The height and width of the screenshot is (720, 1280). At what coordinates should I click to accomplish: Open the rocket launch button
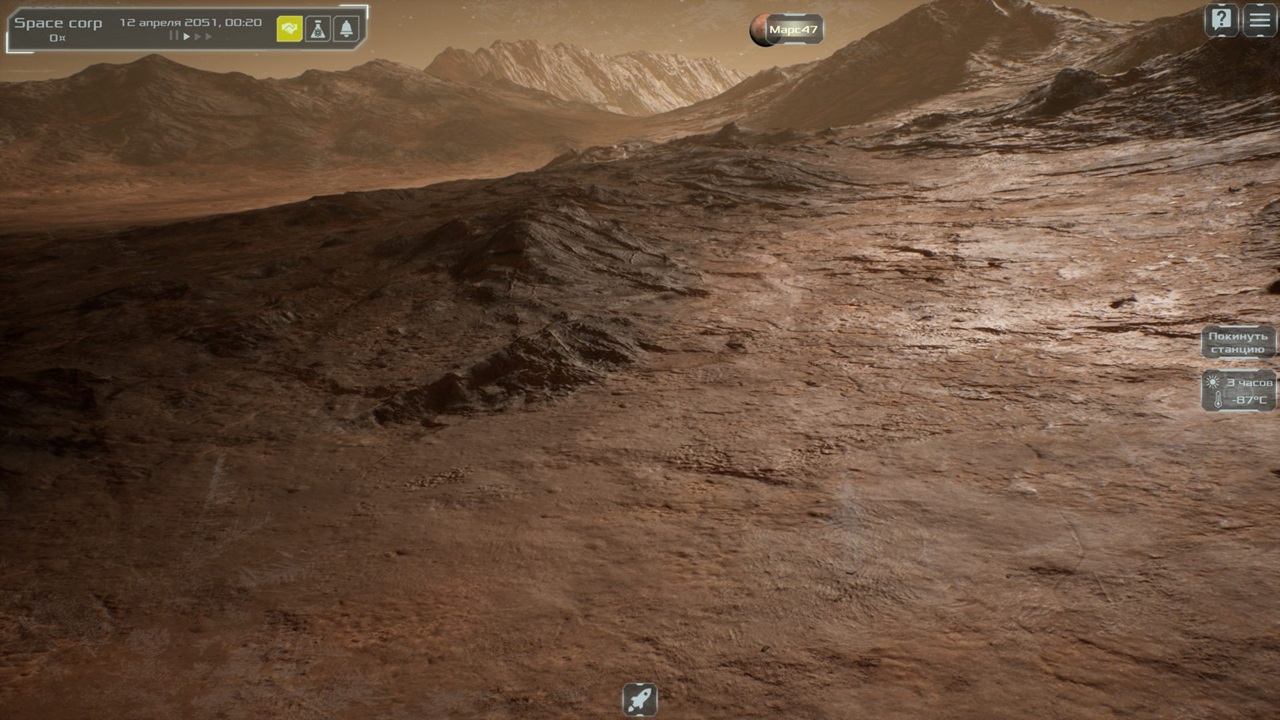(x=640, y=699)
